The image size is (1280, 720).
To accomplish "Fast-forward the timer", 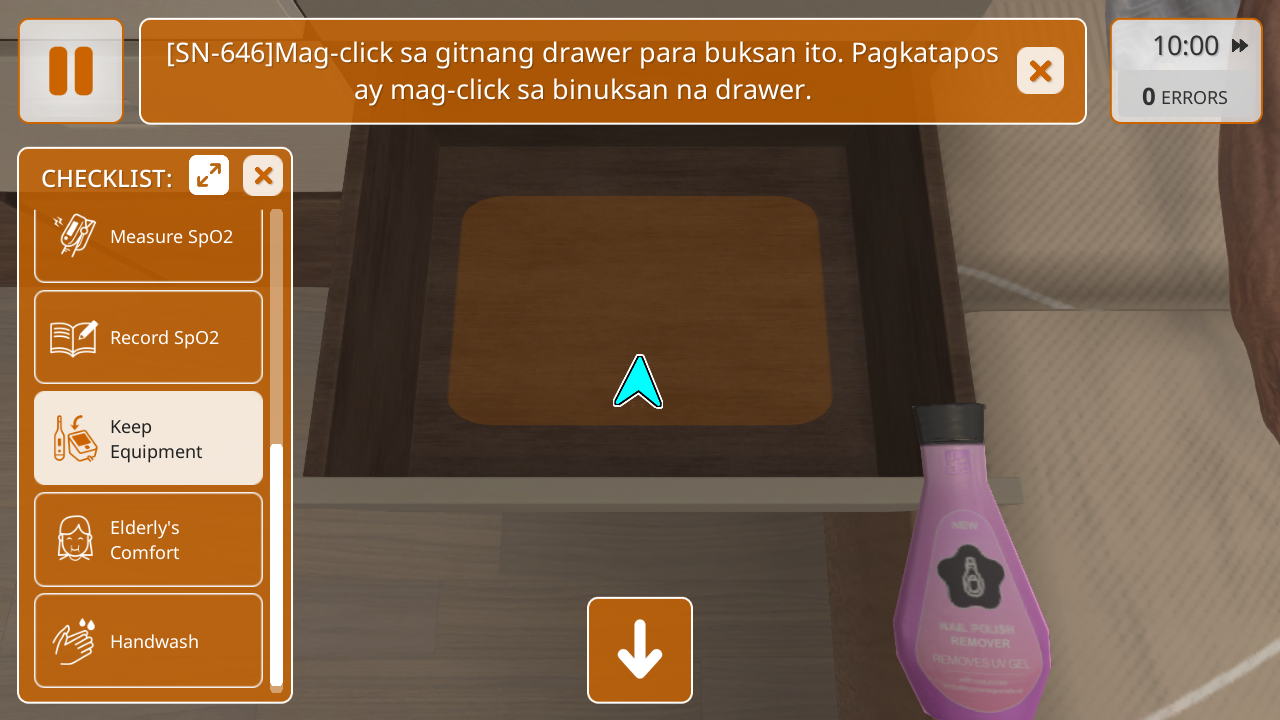I will pyautogui.click(x=1240, y=46).
